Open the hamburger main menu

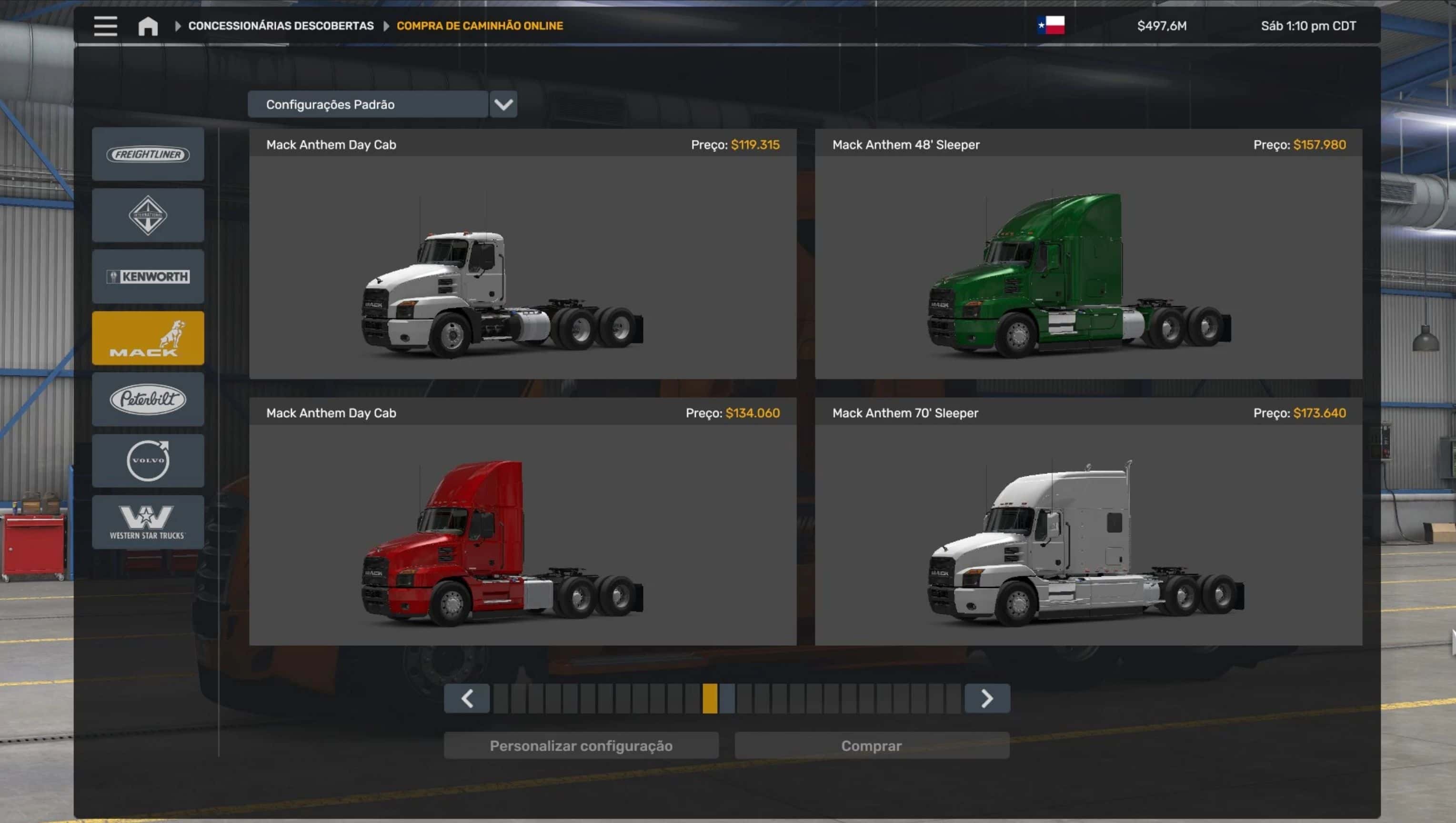point(105,26)
